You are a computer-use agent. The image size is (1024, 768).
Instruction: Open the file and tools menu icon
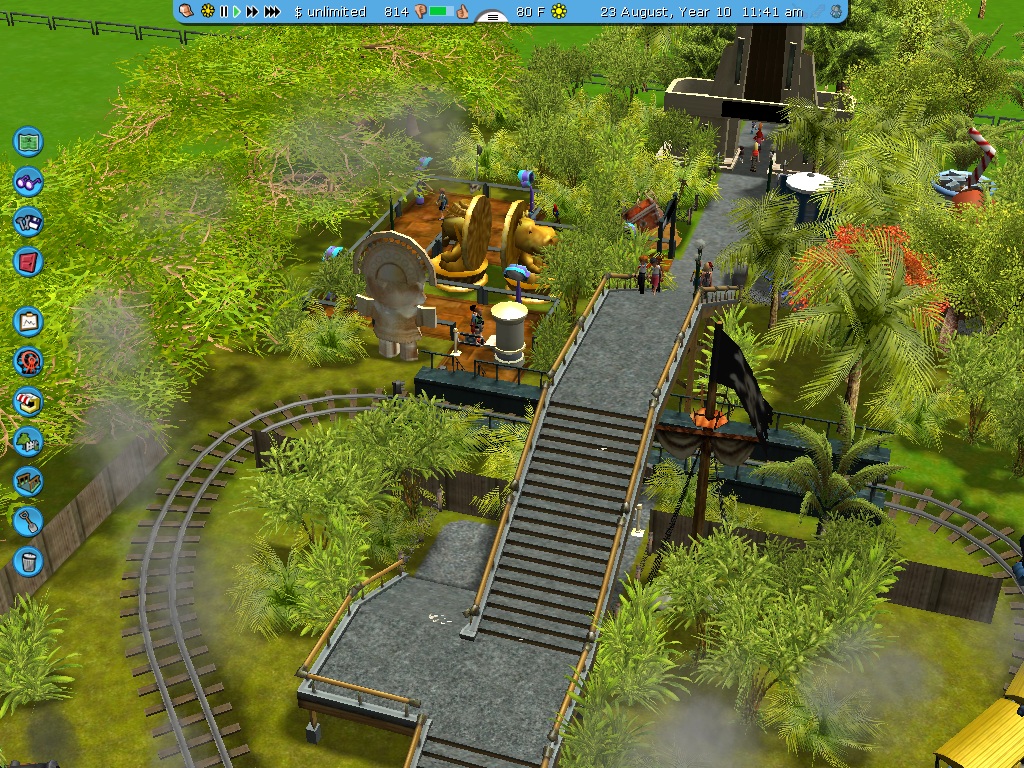[28, 222]
